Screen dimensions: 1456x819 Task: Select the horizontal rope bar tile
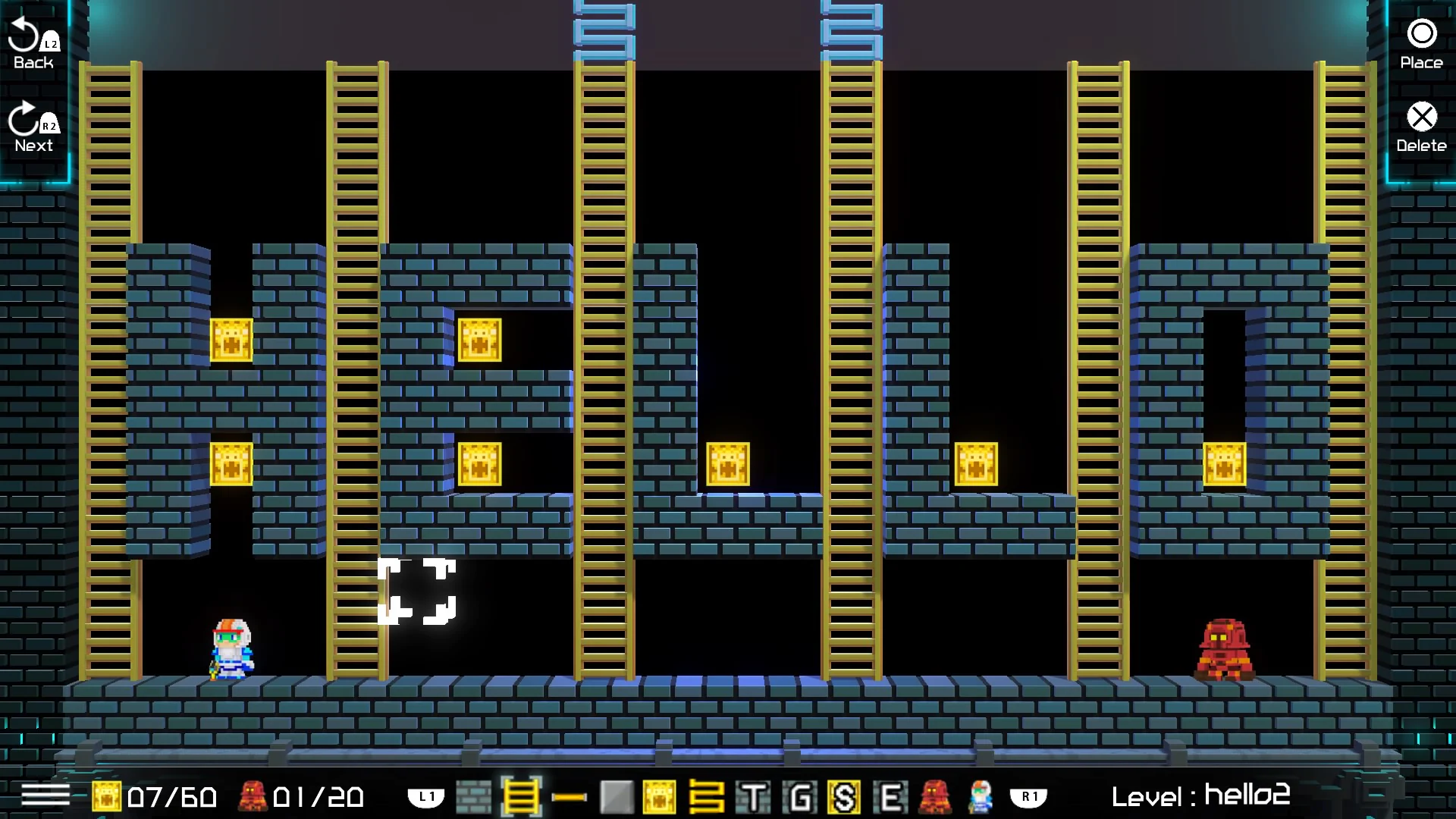tap(569, 796)
